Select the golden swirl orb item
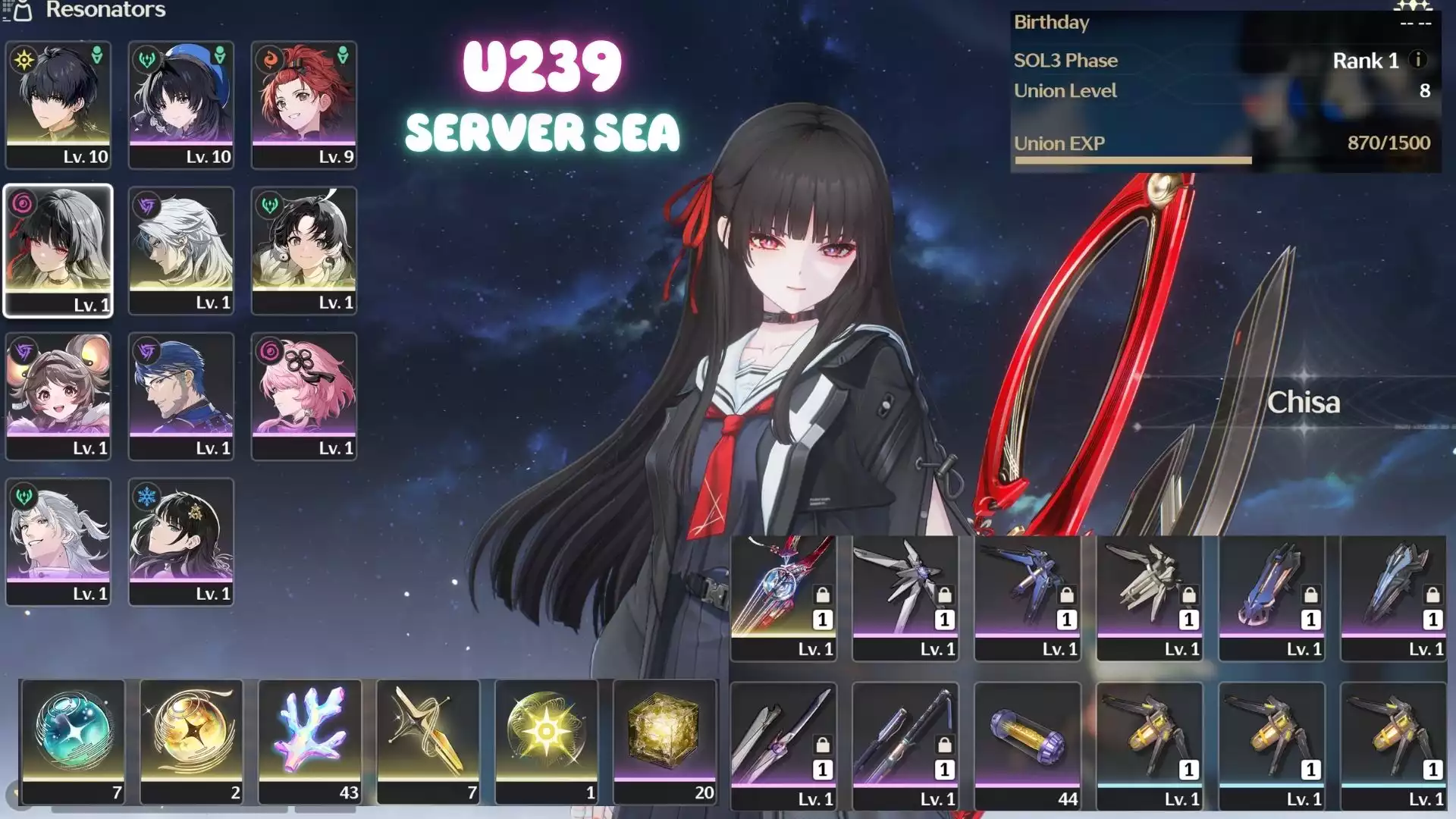 (x=192, y=740)
